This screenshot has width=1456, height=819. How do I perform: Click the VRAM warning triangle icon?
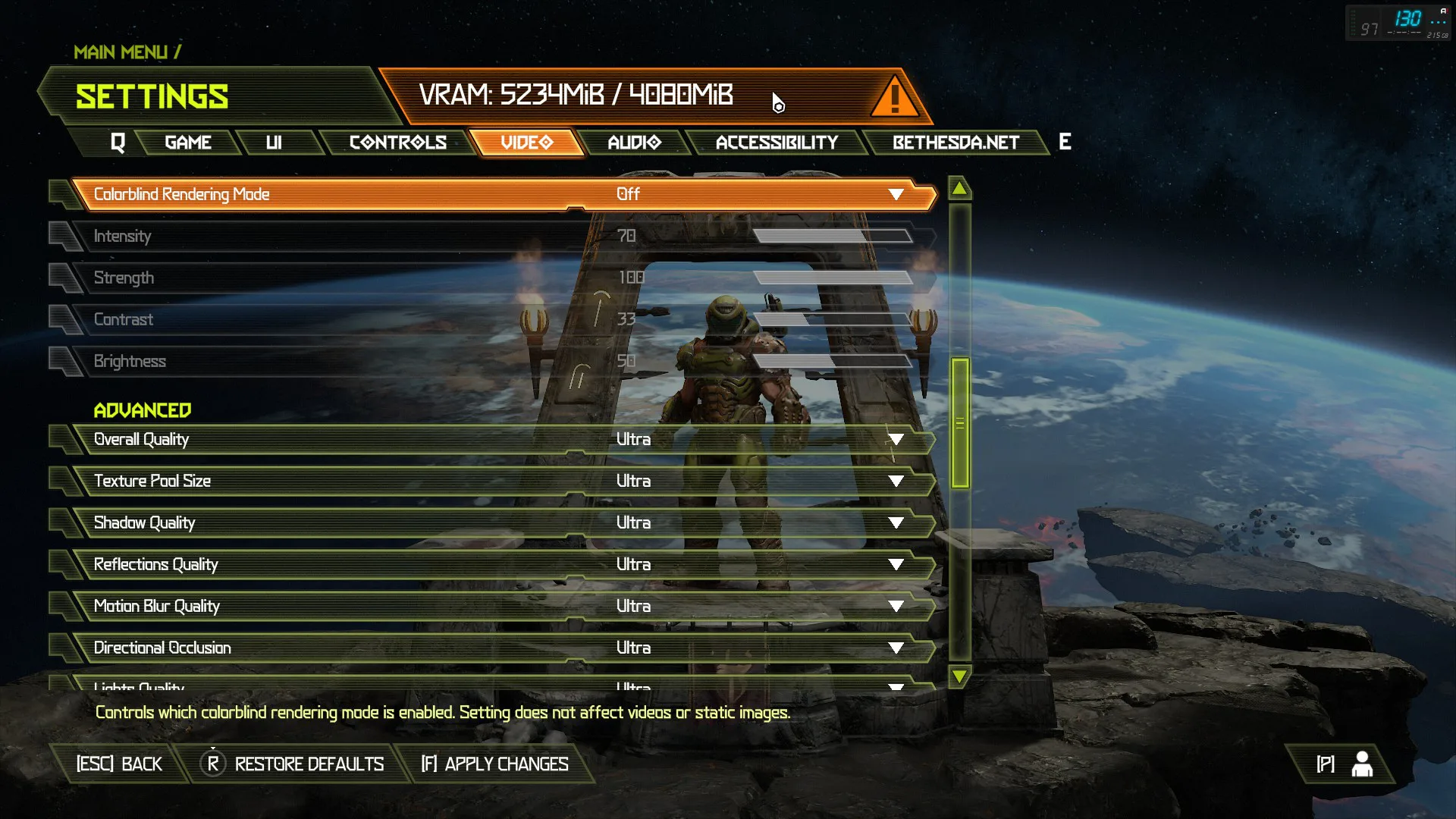pos(895,97)
